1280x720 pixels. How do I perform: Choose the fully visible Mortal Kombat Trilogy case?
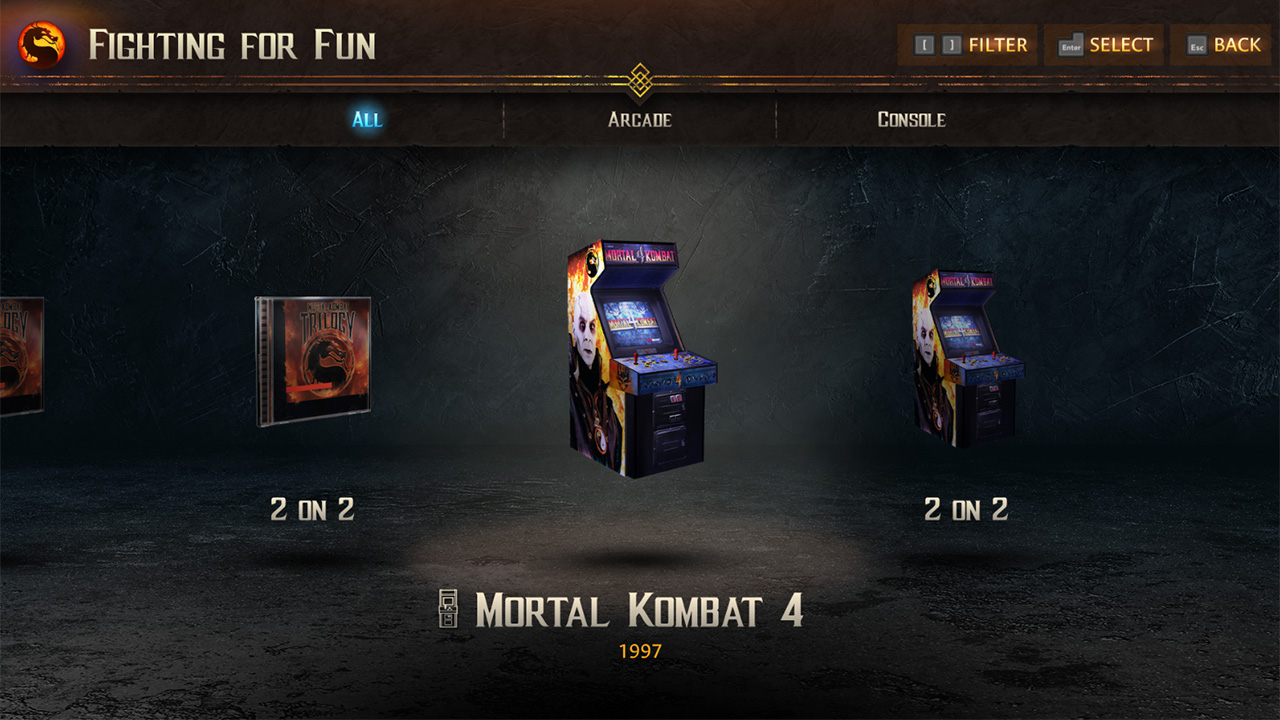313,361
